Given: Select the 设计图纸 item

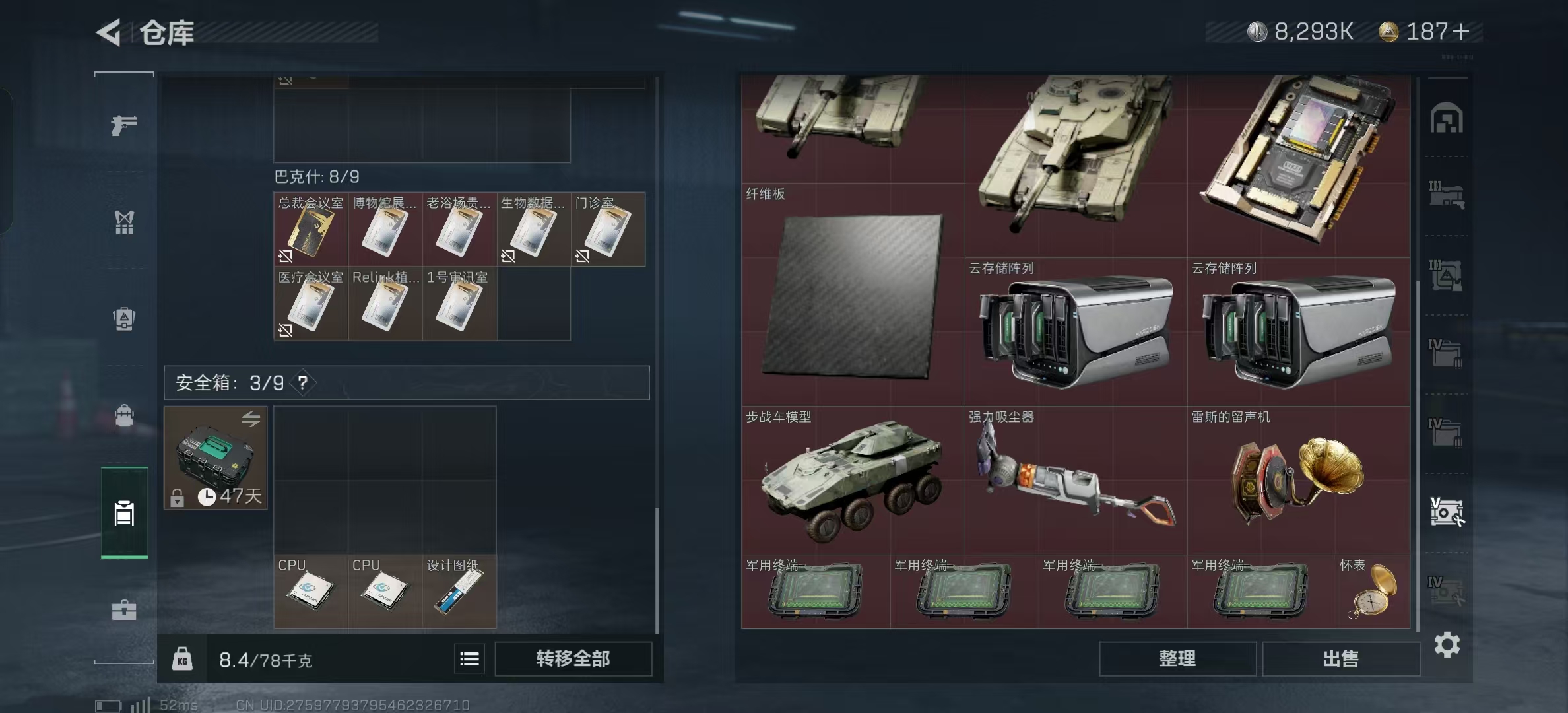Looking at the screenshot, I should coord(459,592).
